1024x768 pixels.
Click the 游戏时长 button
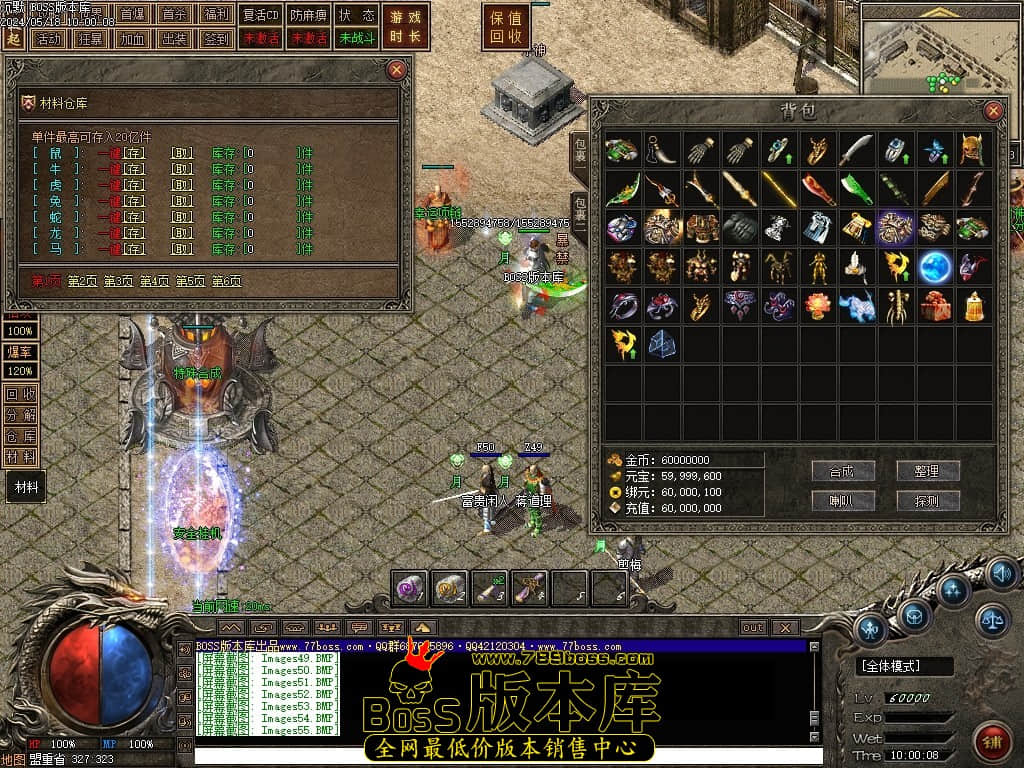pos(406,27)
